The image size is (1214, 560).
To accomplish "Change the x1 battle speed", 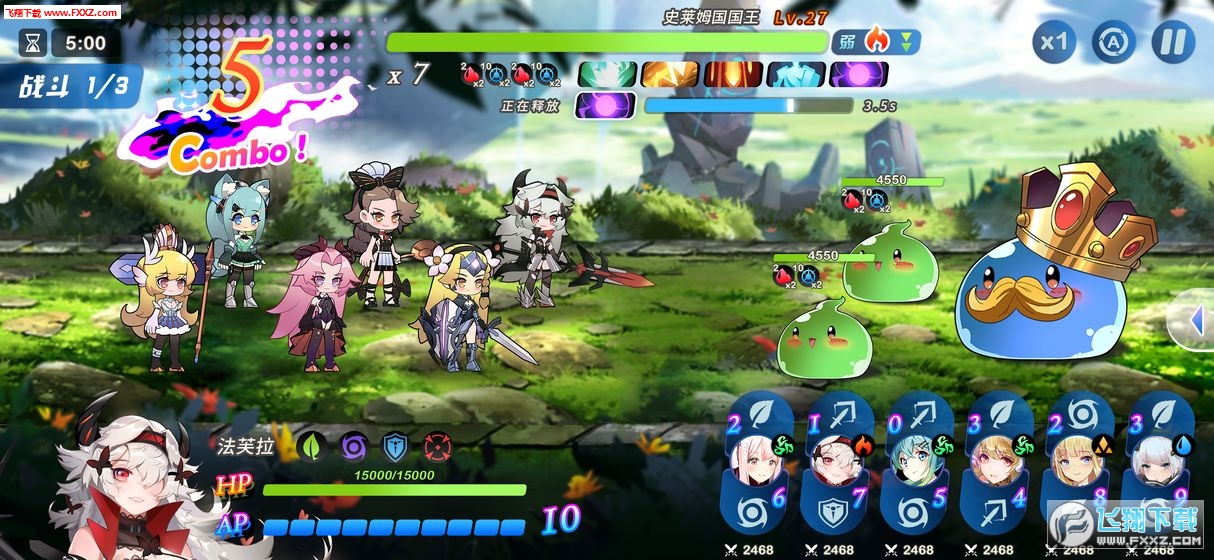I will [1053, 43].
